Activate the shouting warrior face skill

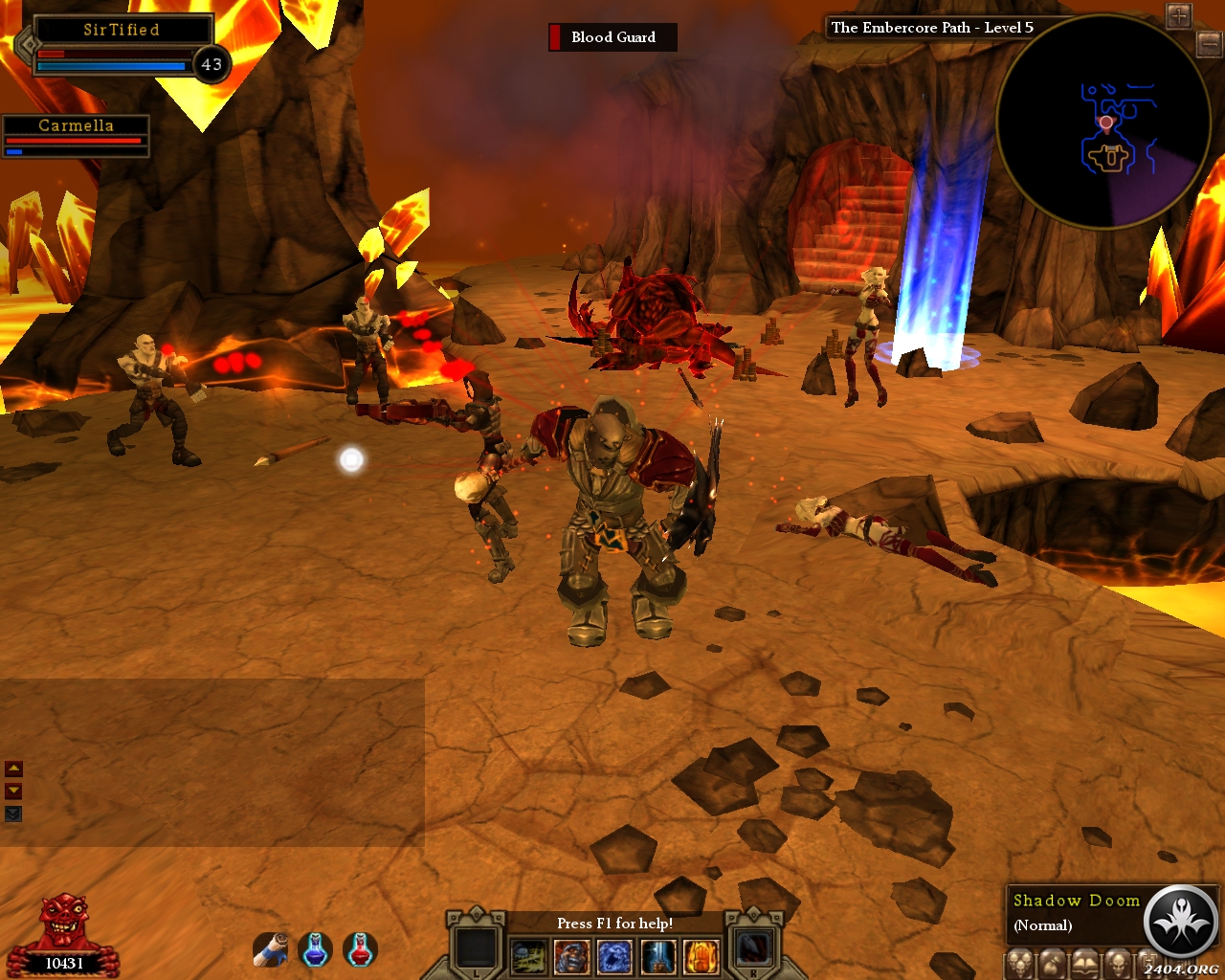point(571,956)
